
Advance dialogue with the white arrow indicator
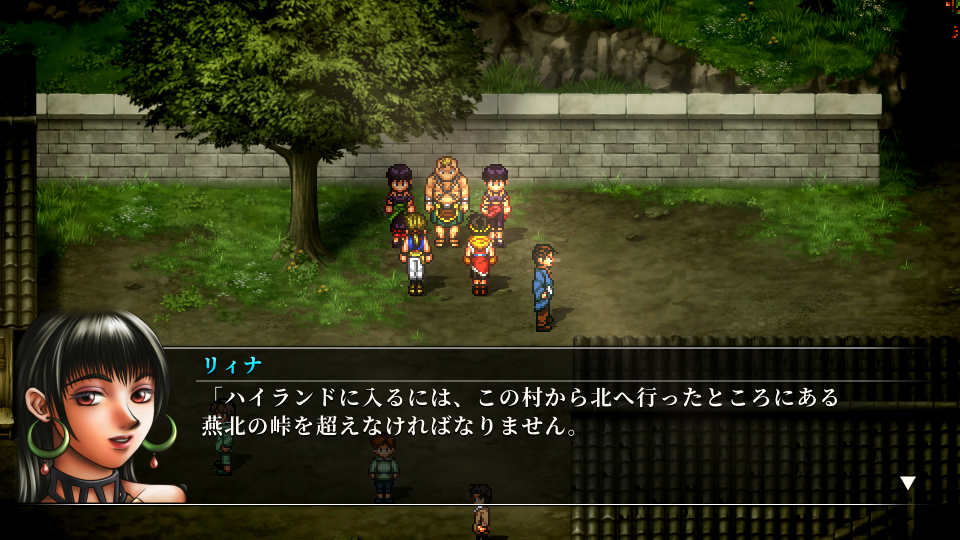[907, 483]
